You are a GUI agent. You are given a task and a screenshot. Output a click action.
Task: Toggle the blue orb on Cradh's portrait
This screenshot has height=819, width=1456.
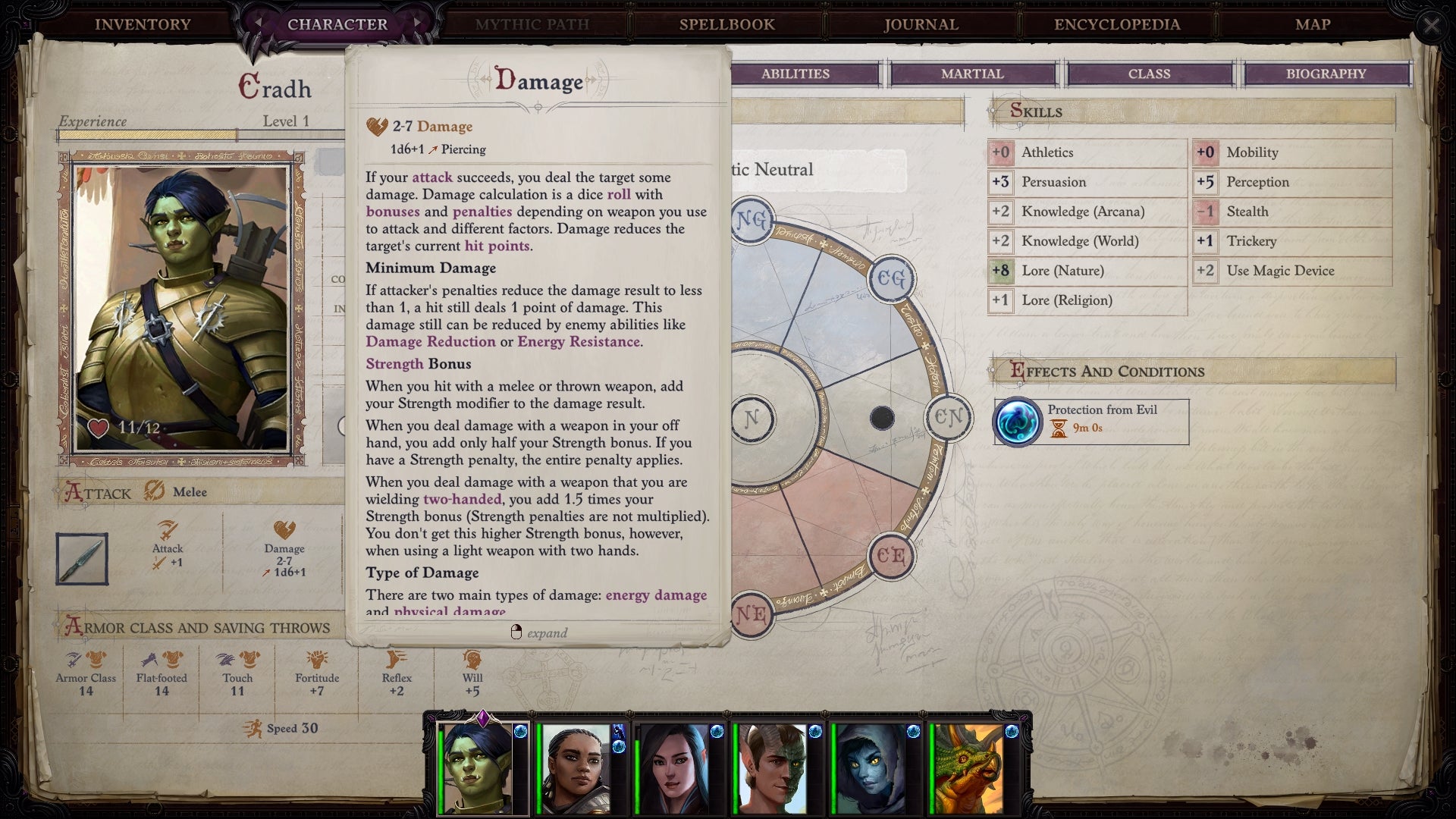[519, 732]
